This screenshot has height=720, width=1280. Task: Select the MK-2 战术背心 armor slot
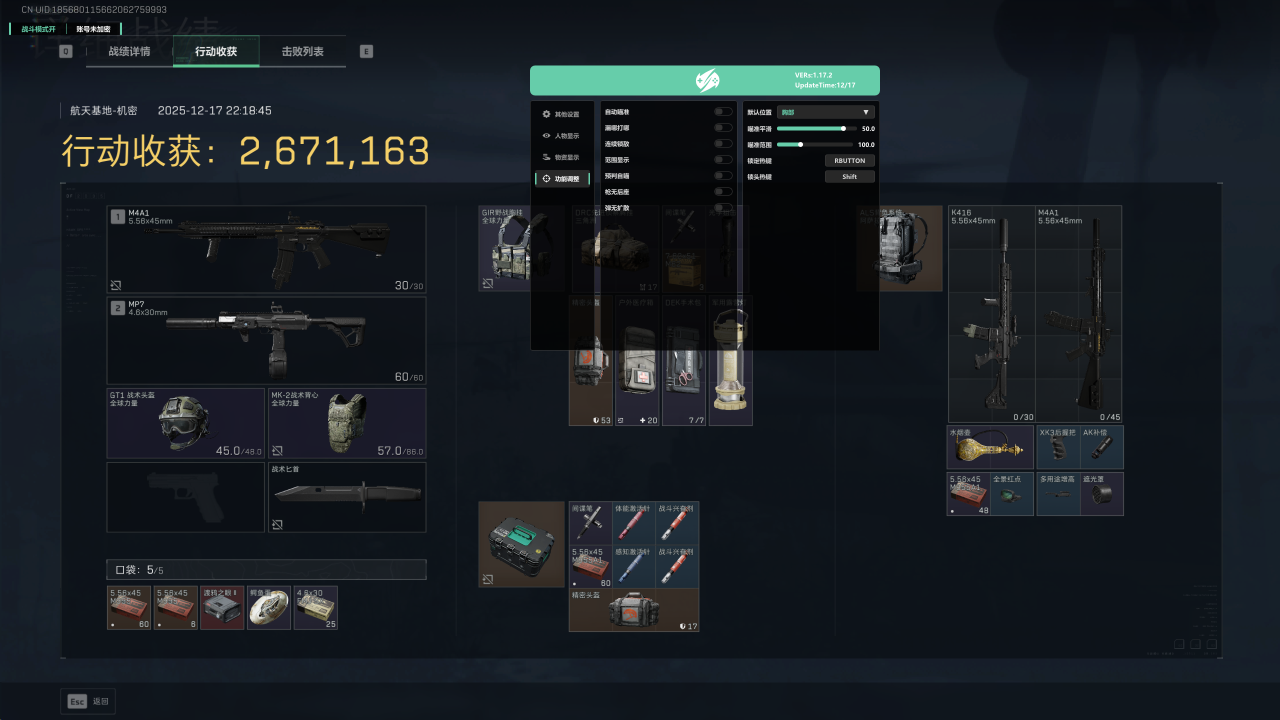pos(347,424)
